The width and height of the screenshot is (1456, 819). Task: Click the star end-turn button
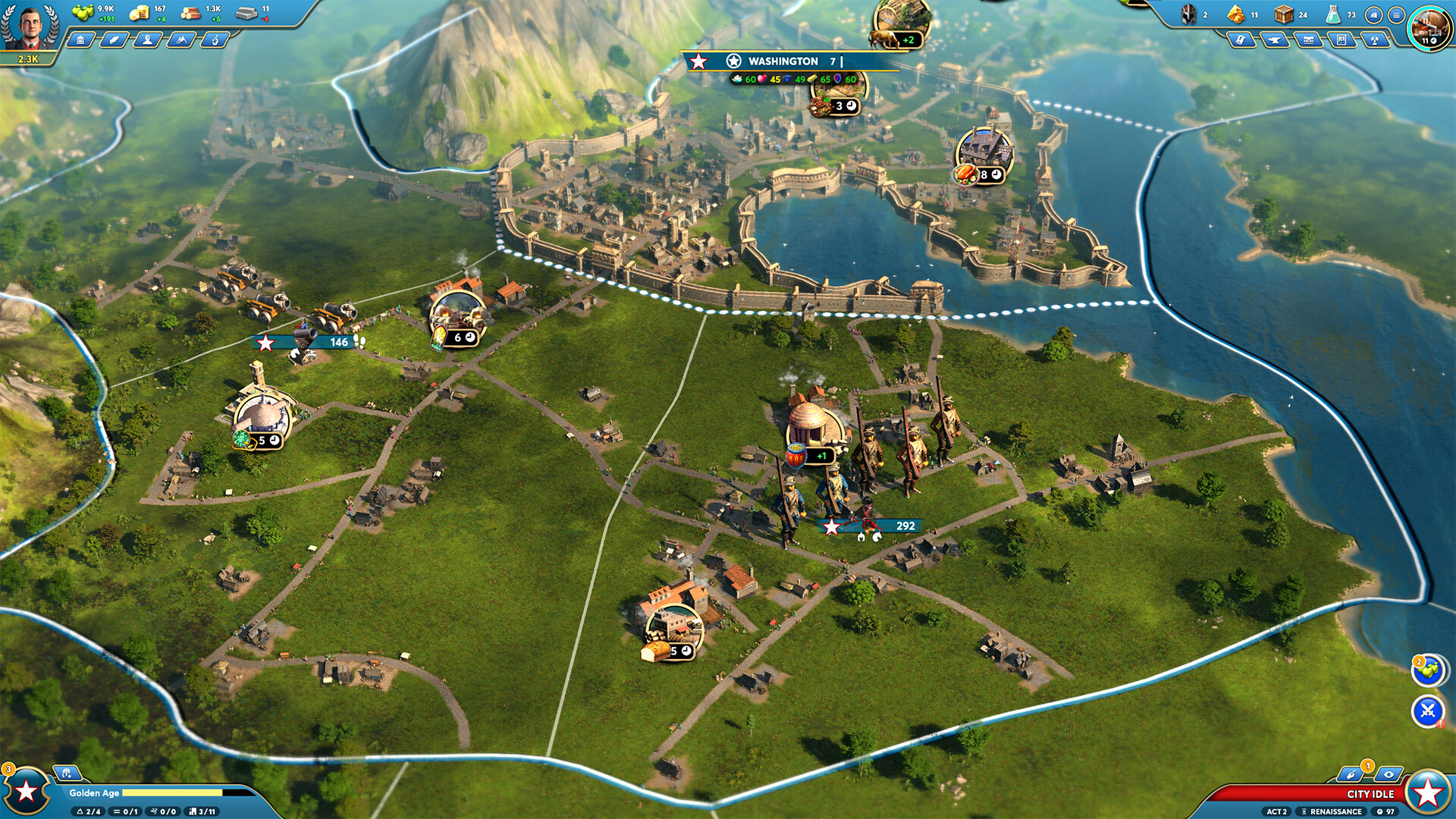[1428, 792]
